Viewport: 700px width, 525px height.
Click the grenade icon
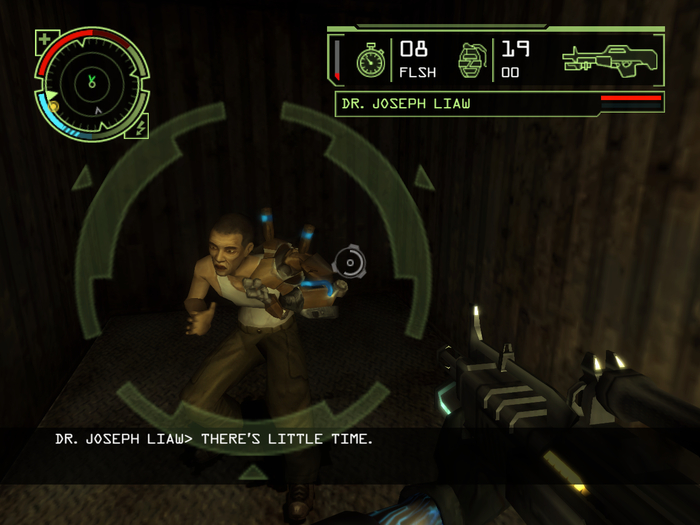[471, 60]
